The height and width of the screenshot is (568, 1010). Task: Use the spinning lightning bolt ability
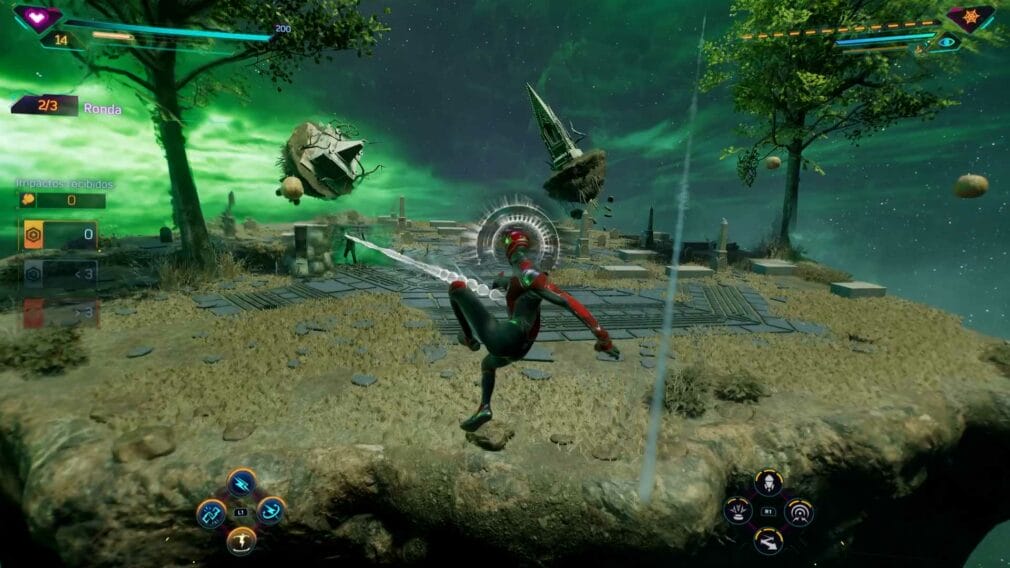(x=270, y=511)
